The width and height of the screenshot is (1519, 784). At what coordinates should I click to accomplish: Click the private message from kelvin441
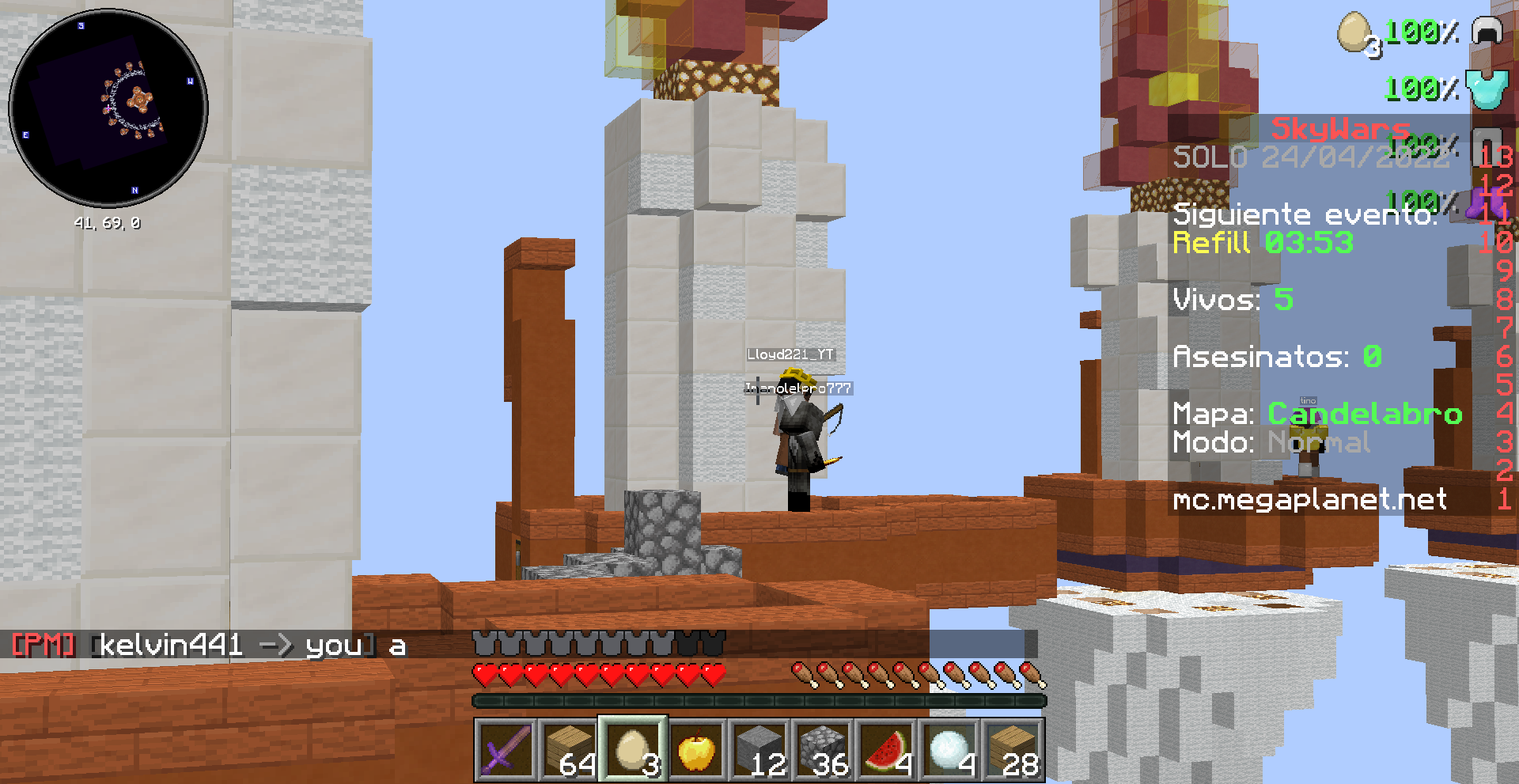coord(210,646)
